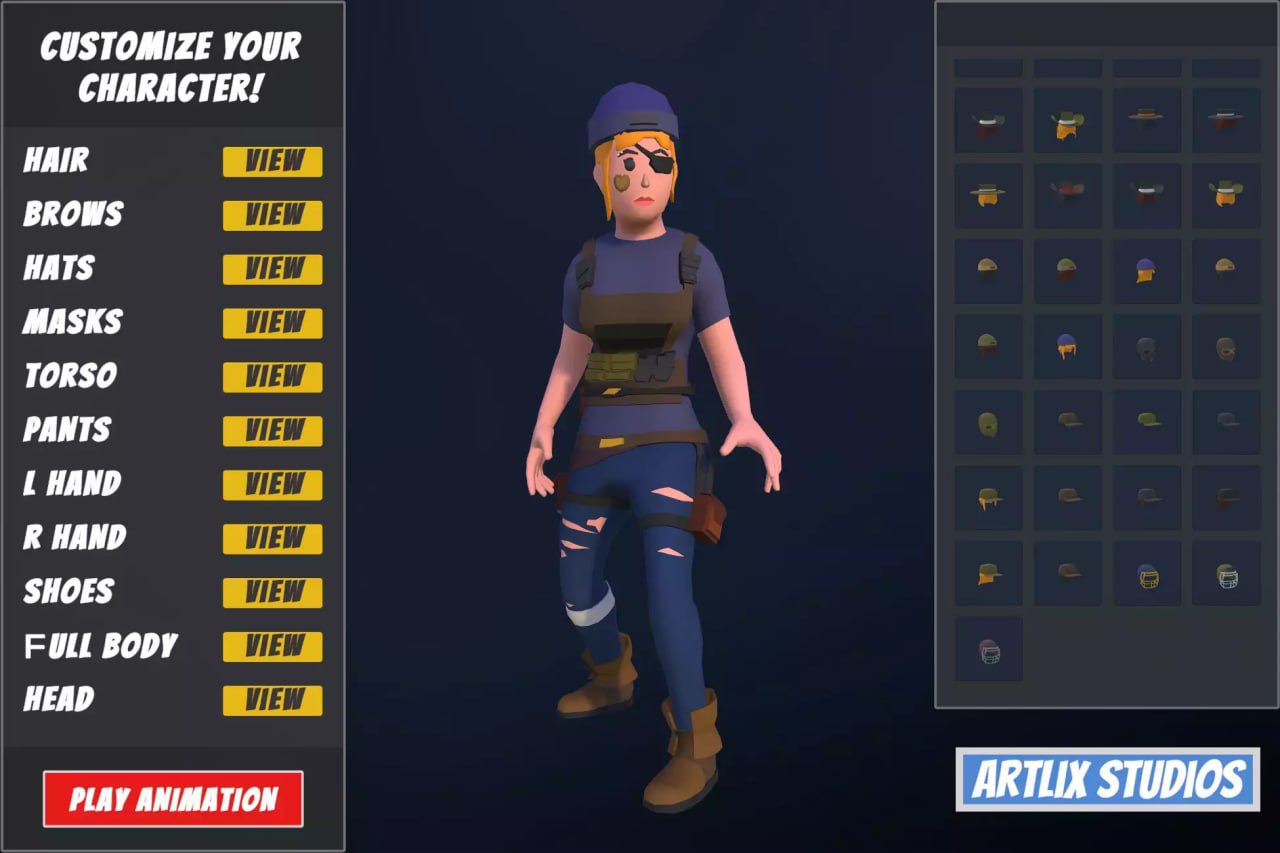Select the green cap with side hair flaps
Image resolution: width=1280 pixels, height=853 pixels.
pos(988,573)
